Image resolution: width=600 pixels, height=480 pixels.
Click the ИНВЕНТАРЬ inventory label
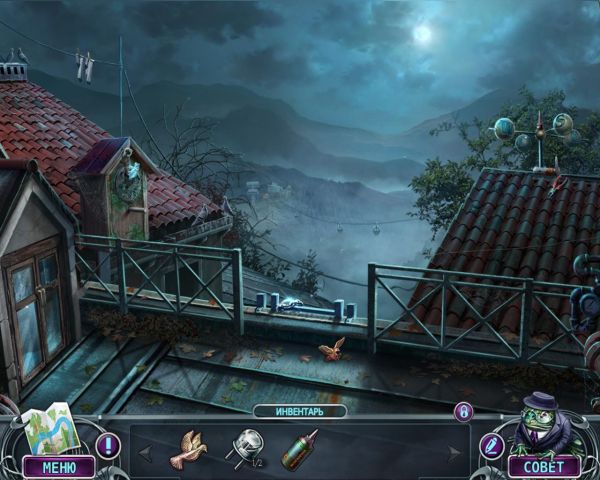(x=299, y=411)
